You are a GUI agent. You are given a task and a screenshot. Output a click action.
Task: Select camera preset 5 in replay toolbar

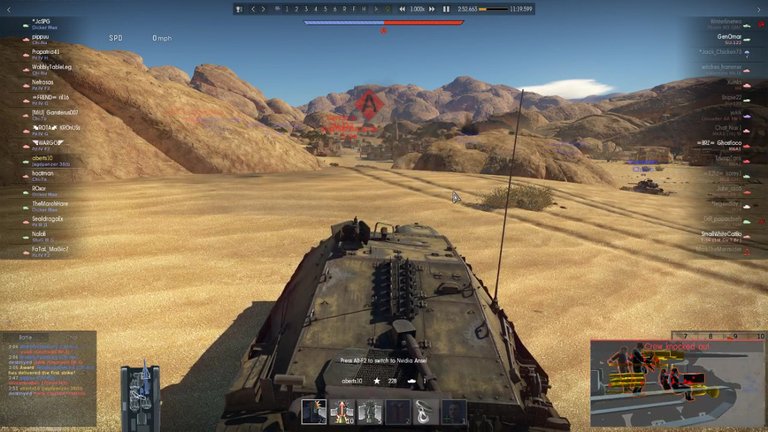click(x=325, y=9)
